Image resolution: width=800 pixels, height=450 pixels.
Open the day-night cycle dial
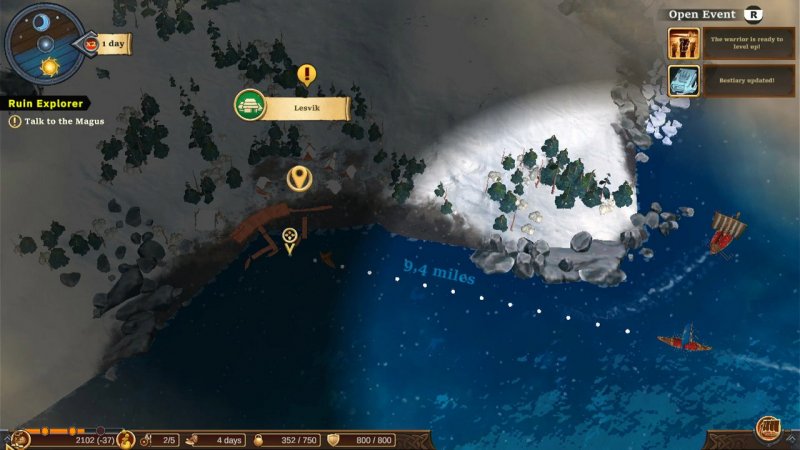43,43
